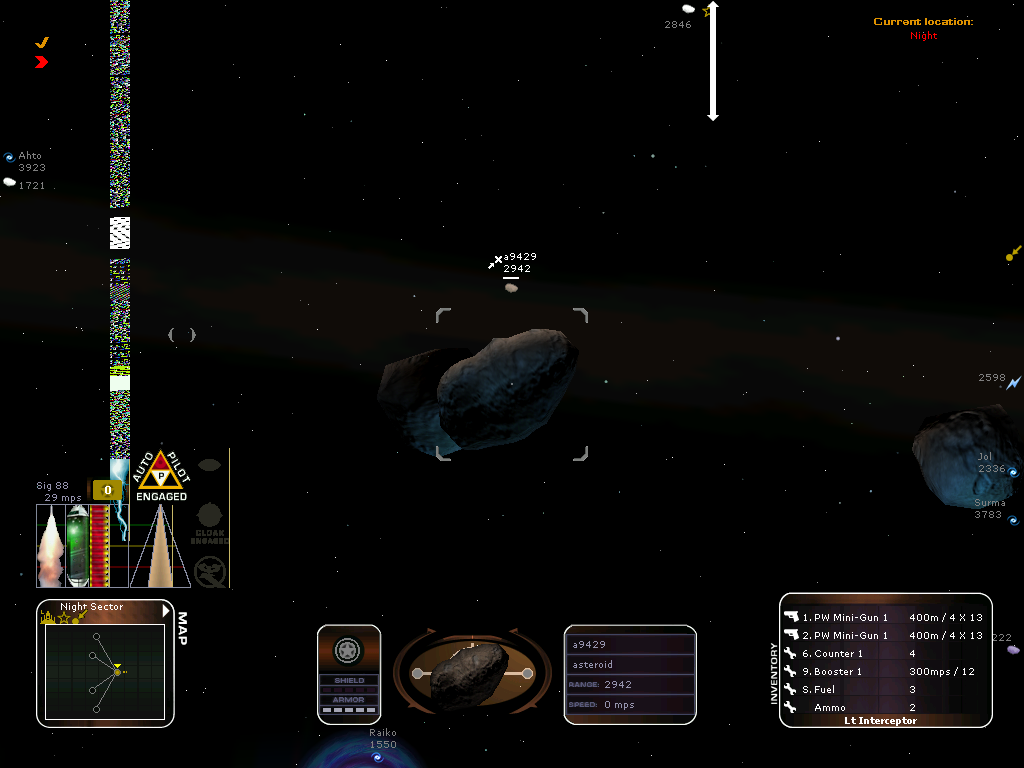
Task: Target the Surma aleph marker
Action: 1013,520
